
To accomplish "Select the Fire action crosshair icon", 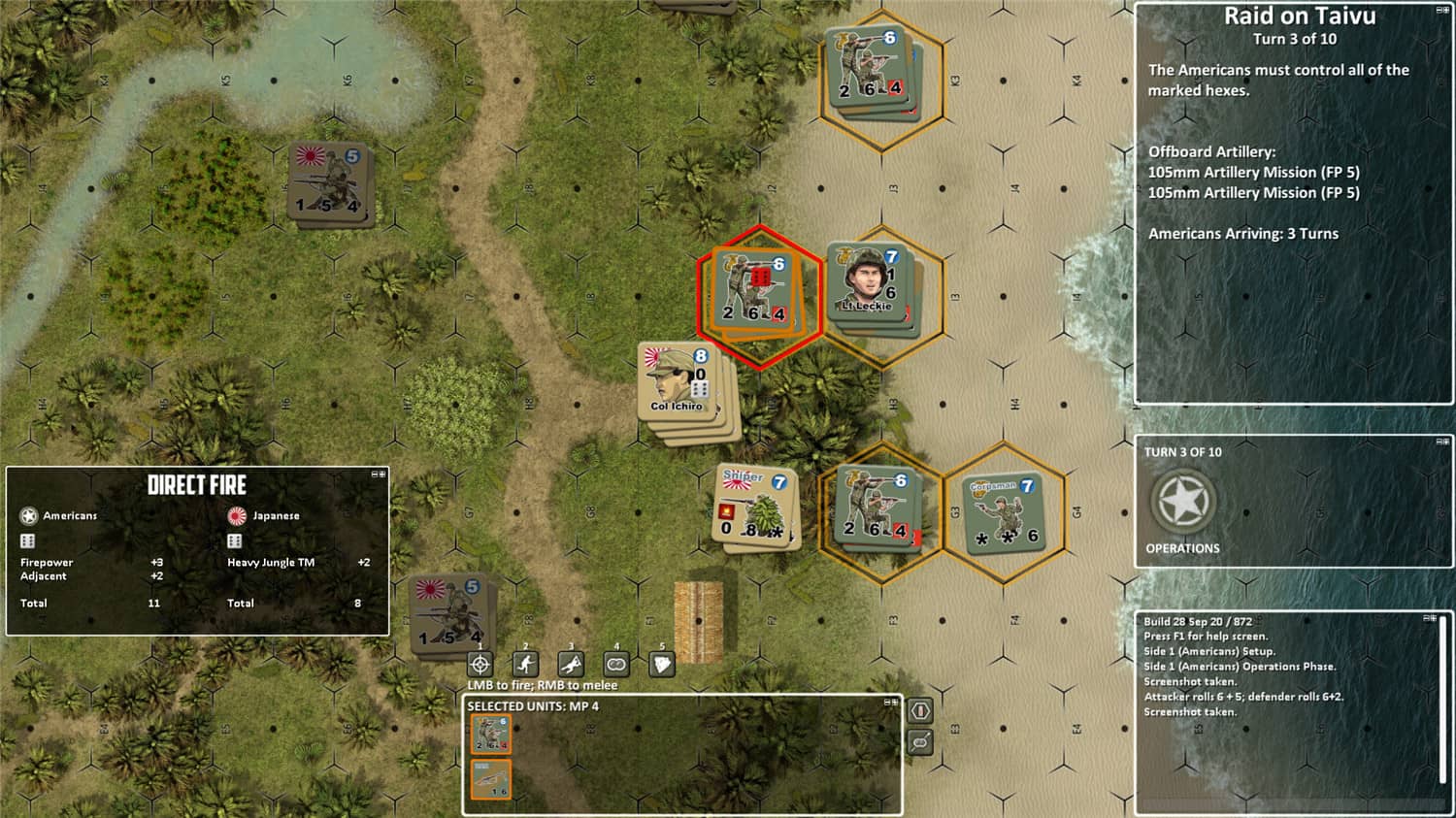I will pos(480,664).
